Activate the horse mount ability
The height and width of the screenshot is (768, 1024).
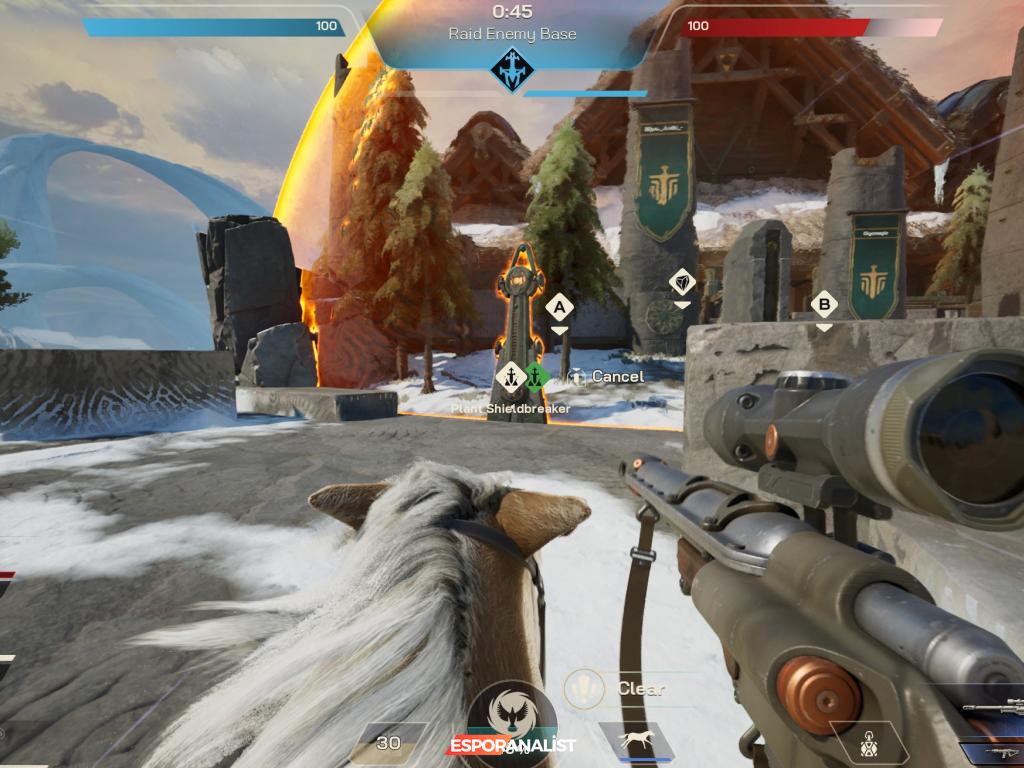point(636,741)
